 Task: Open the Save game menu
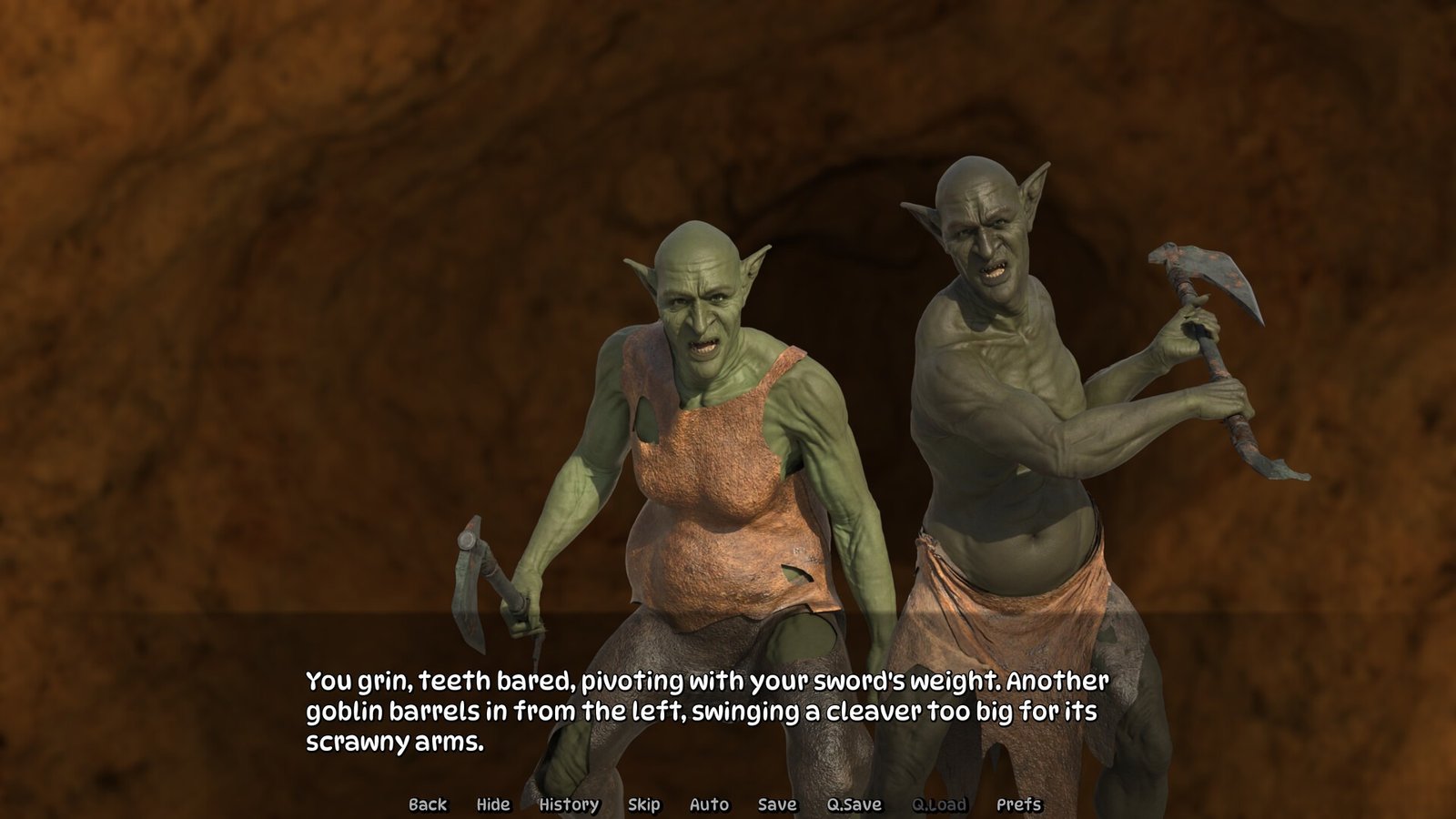tap(777, 804)
